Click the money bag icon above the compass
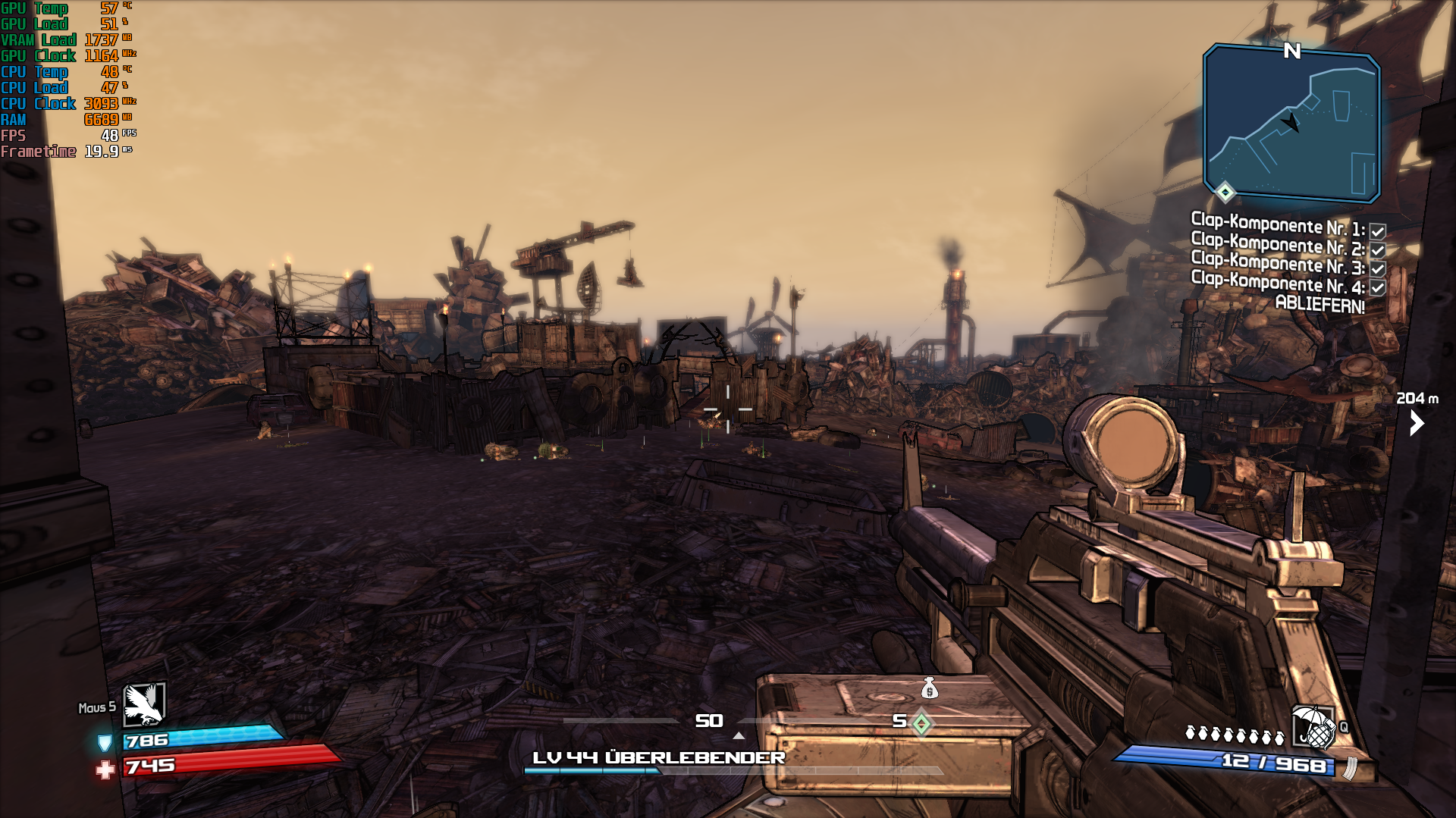 (930, 688)
